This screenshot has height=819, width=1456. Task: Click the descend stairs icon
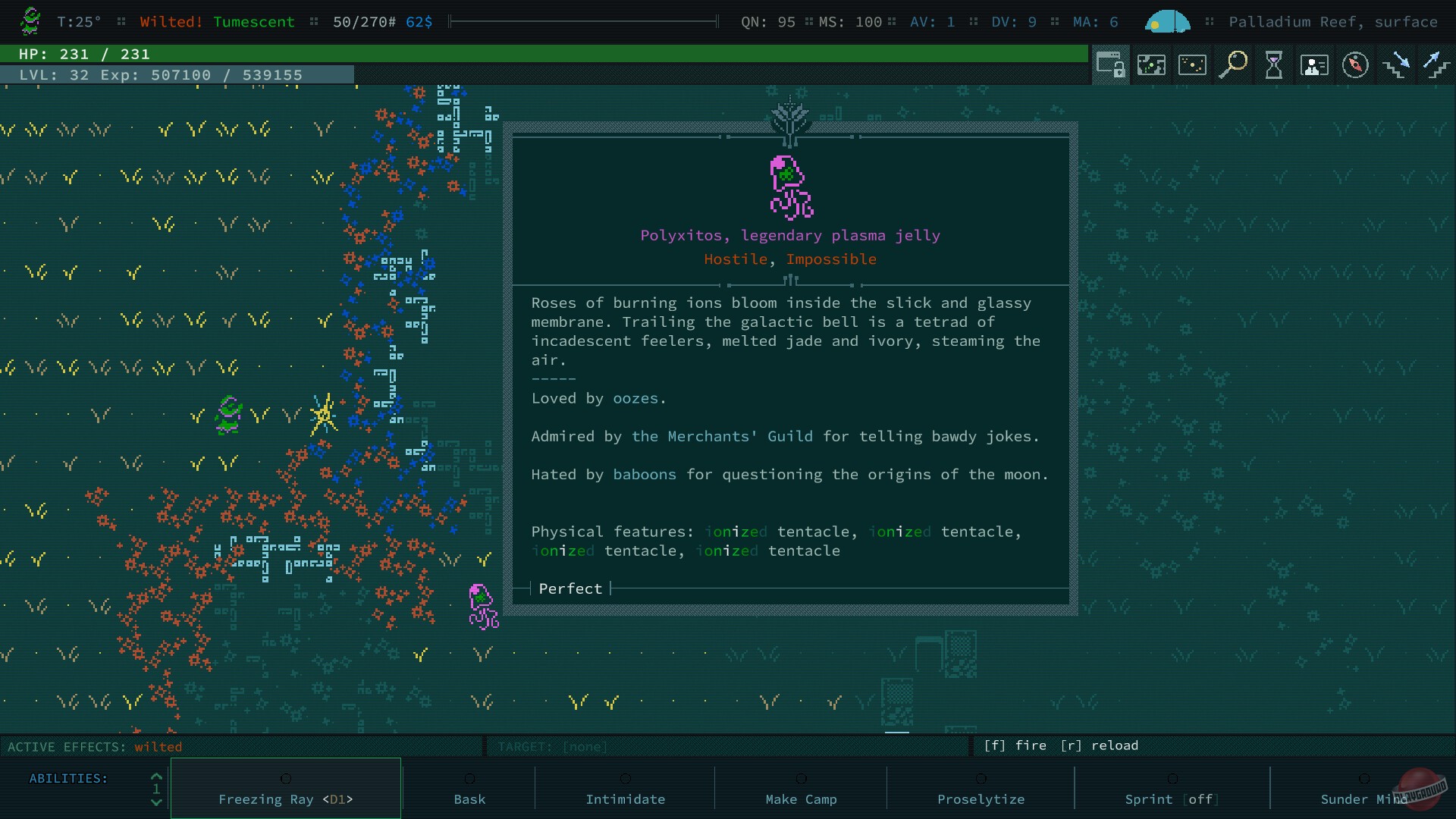point(1398,67)
